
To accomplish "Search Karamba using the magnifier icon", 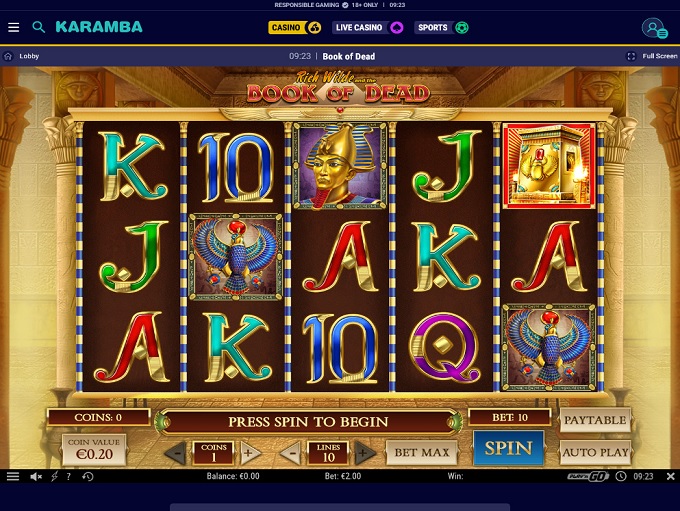I will [39, 27].
